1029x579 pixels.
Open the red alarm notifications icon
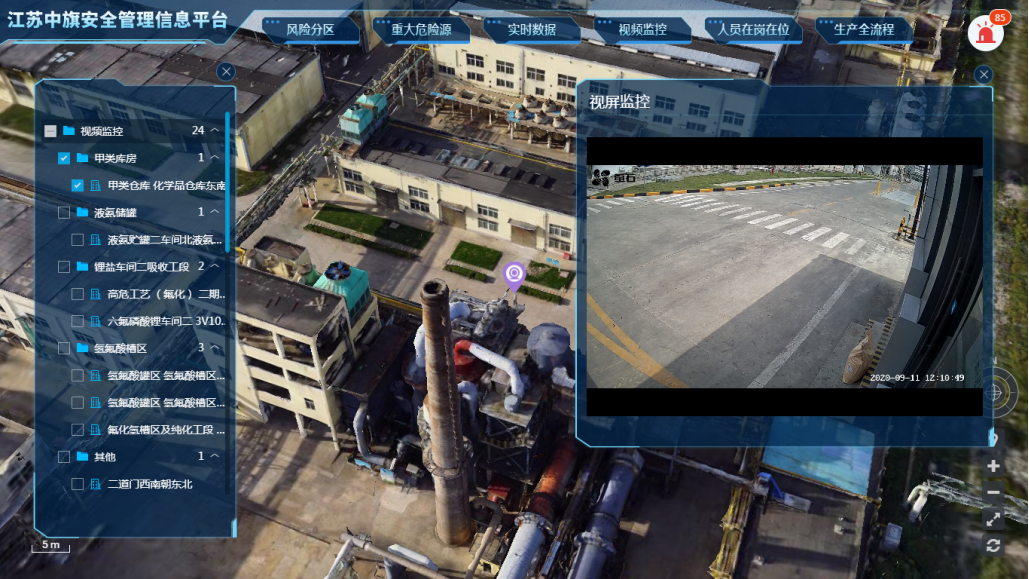985,34
